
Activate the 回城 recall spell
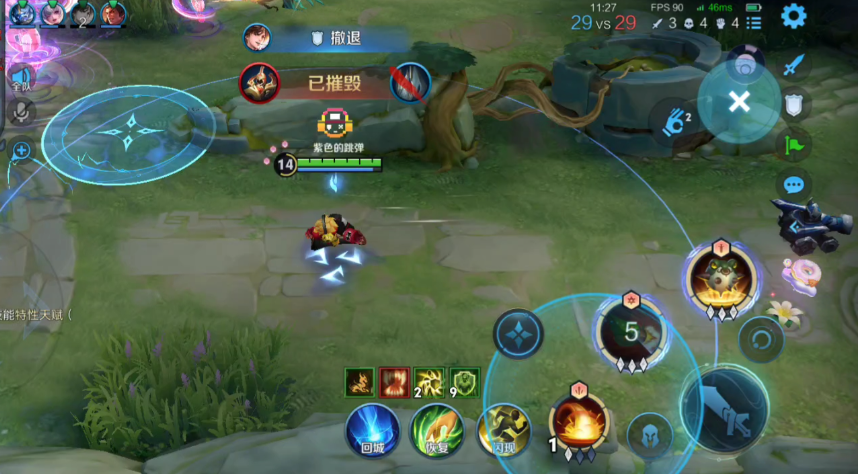click(372, 432)
